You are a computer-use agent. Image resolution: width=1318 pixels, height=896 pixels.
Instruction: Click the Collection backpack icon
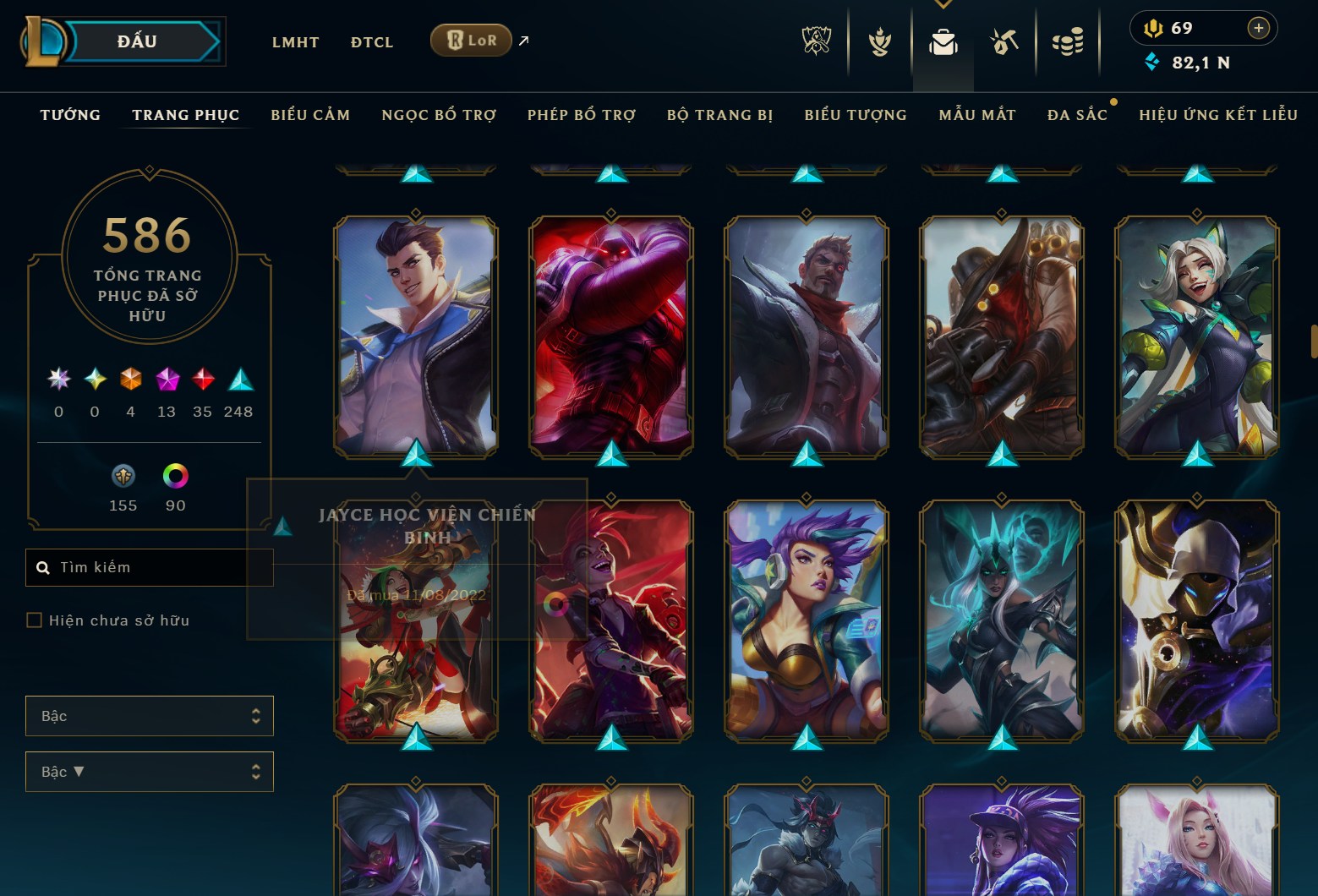943,40
